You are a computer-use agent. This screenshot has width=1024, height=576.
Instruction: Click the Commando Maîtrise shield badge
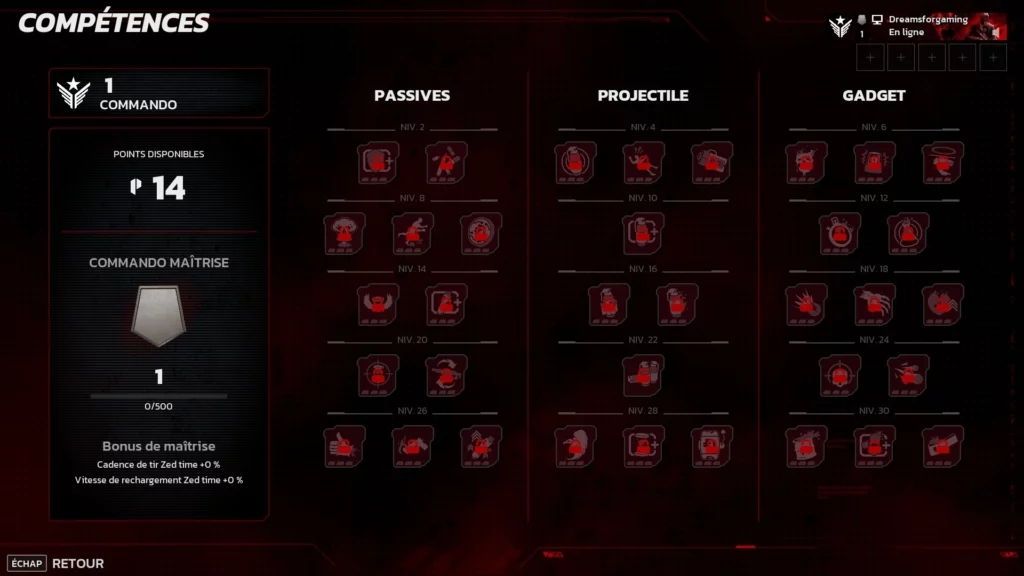pos(159,316)
